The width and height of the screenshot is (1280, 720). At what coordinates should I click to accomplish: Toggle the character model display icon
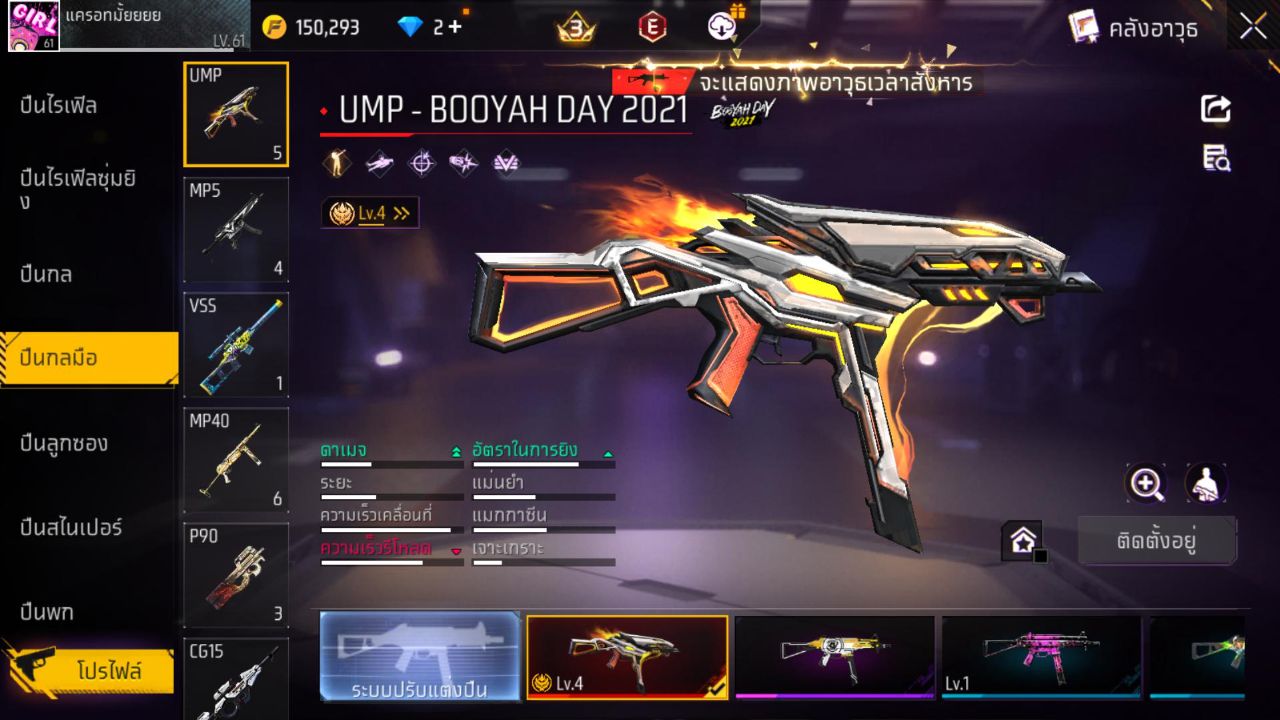click(x=1205, y=484)
